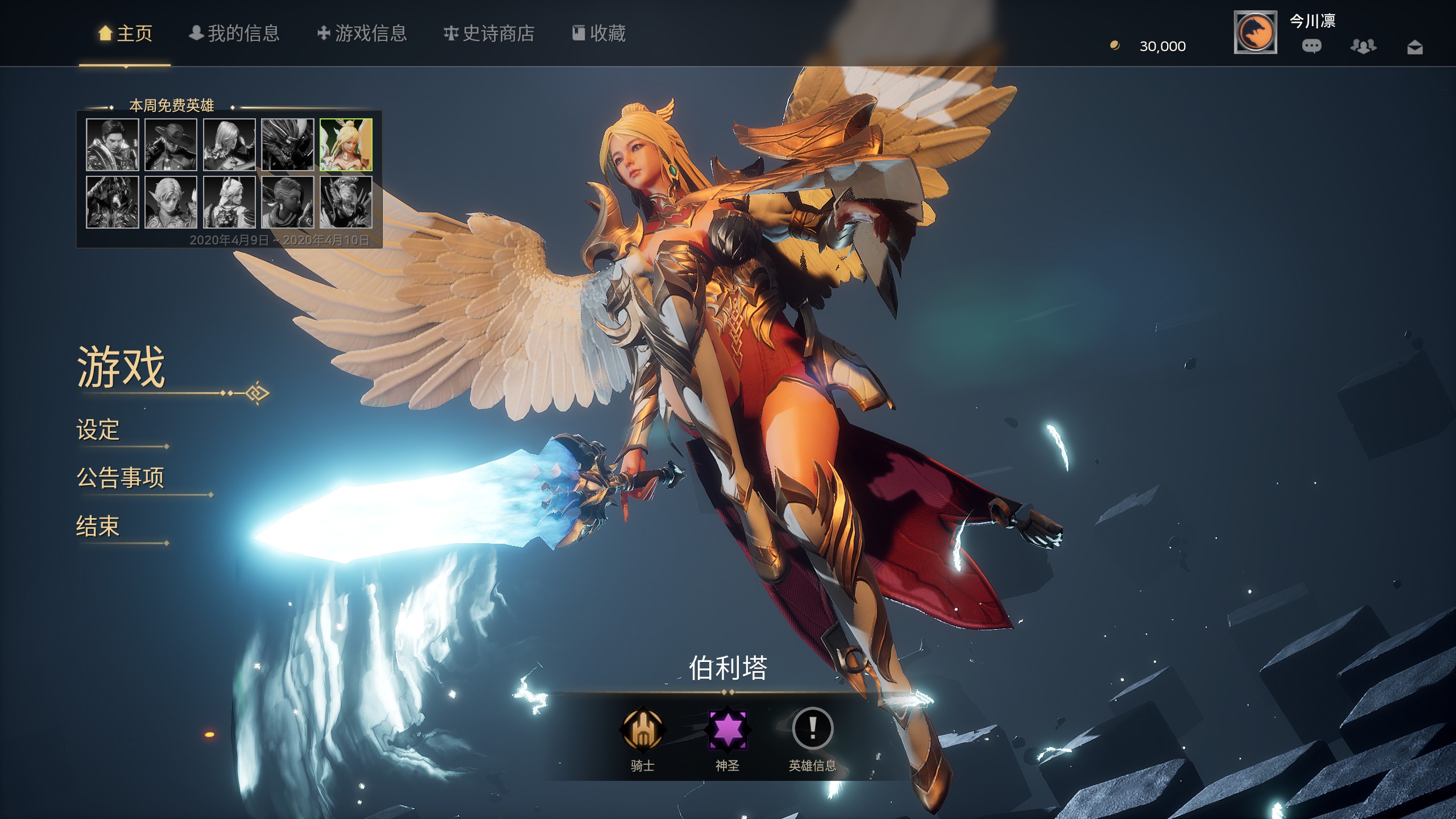1456x819 pixels.
Task: Open the 设定 settings entry
Action: pos(98,431)
